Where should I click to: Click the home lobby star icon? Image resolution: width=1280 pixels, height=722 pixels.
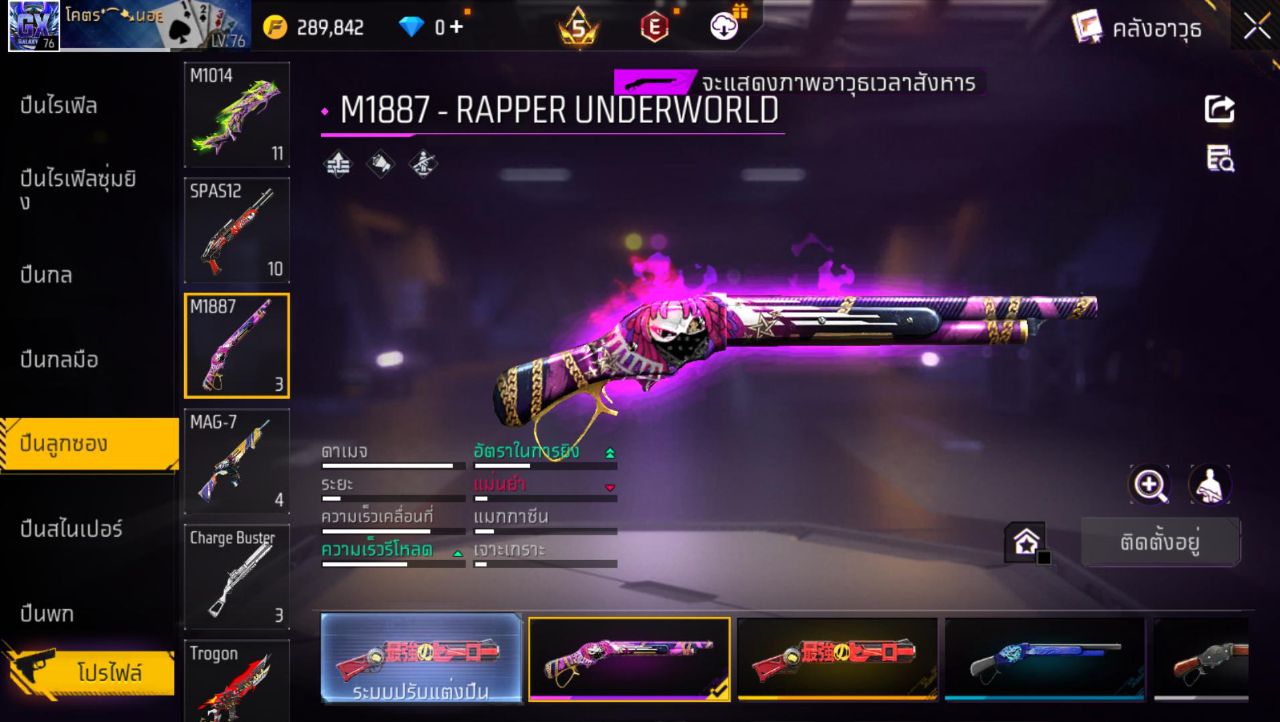point(1026,541)
